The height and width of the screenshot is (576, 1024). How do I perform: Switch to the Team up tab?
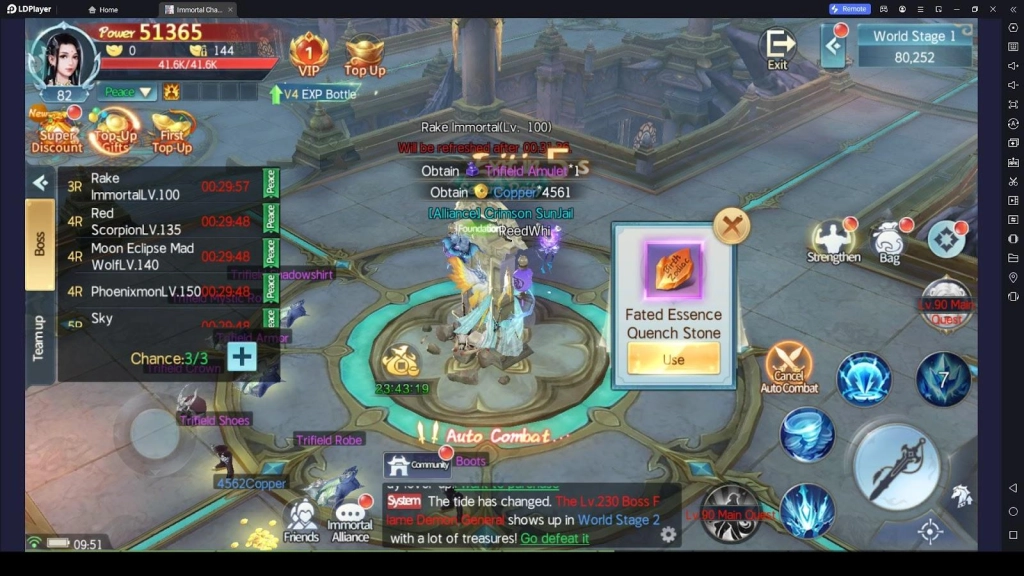(x=39, y=338)
